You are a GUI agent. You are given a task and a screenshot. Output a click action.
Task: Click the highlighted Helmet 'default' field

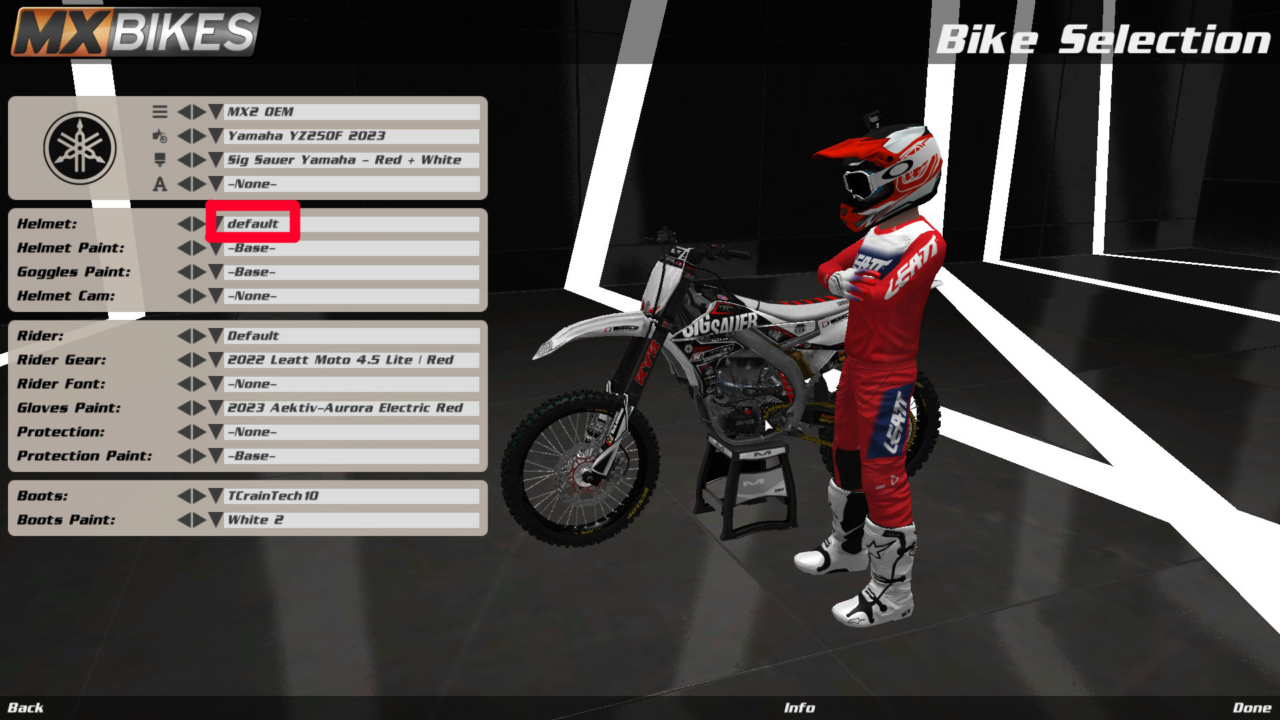253,223
